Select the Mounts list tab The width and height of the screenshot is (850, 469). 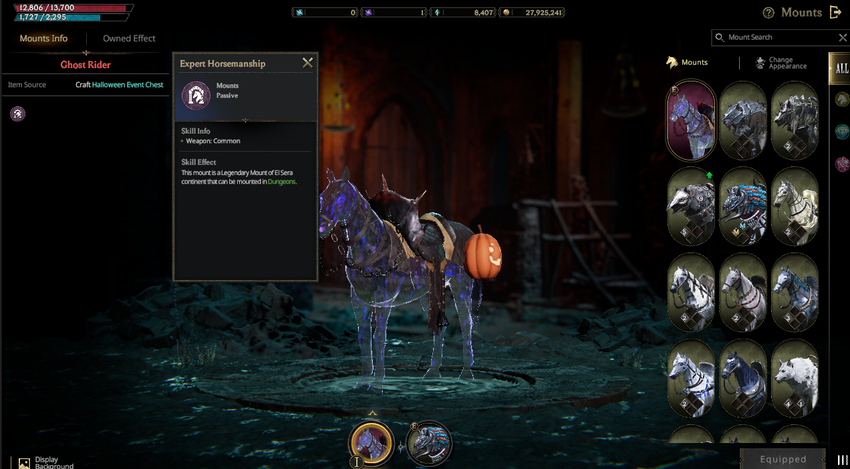pyautogui.click(x=687, y=63)
